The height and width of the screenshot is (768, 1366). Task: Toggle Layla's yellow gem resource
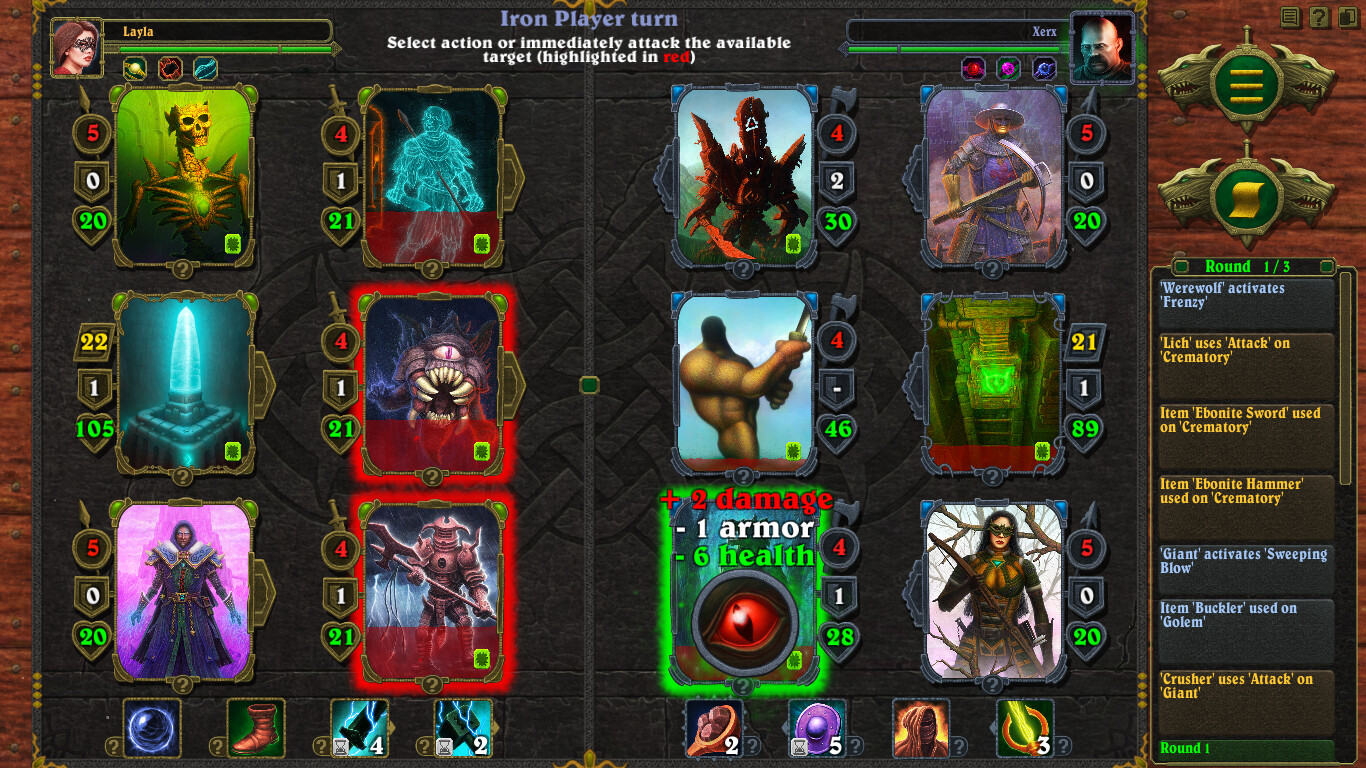(133, 67)
